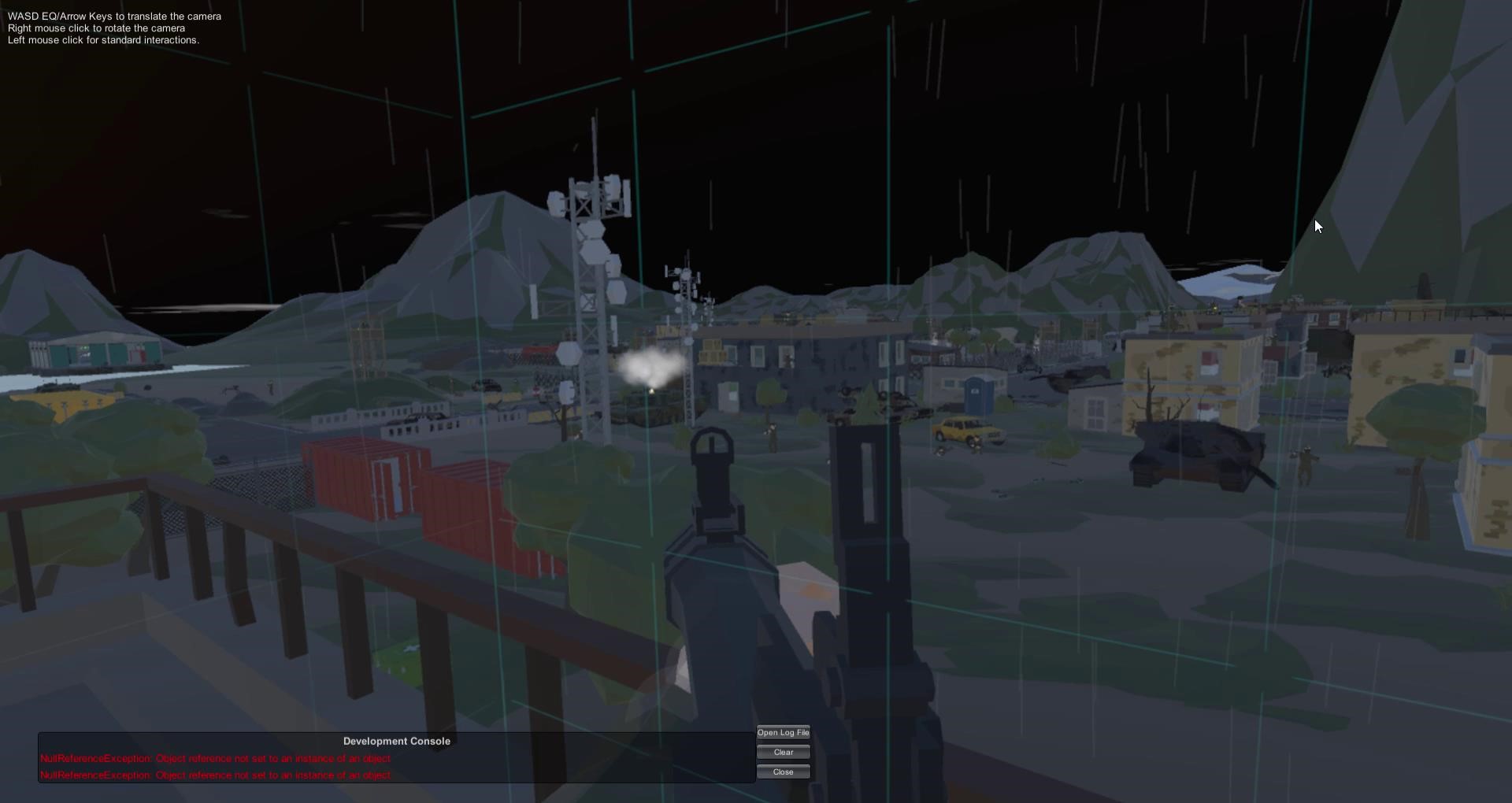1512x803 pixels.
Task: Clear the Development Console messages
Action: [x=783, y=753]
